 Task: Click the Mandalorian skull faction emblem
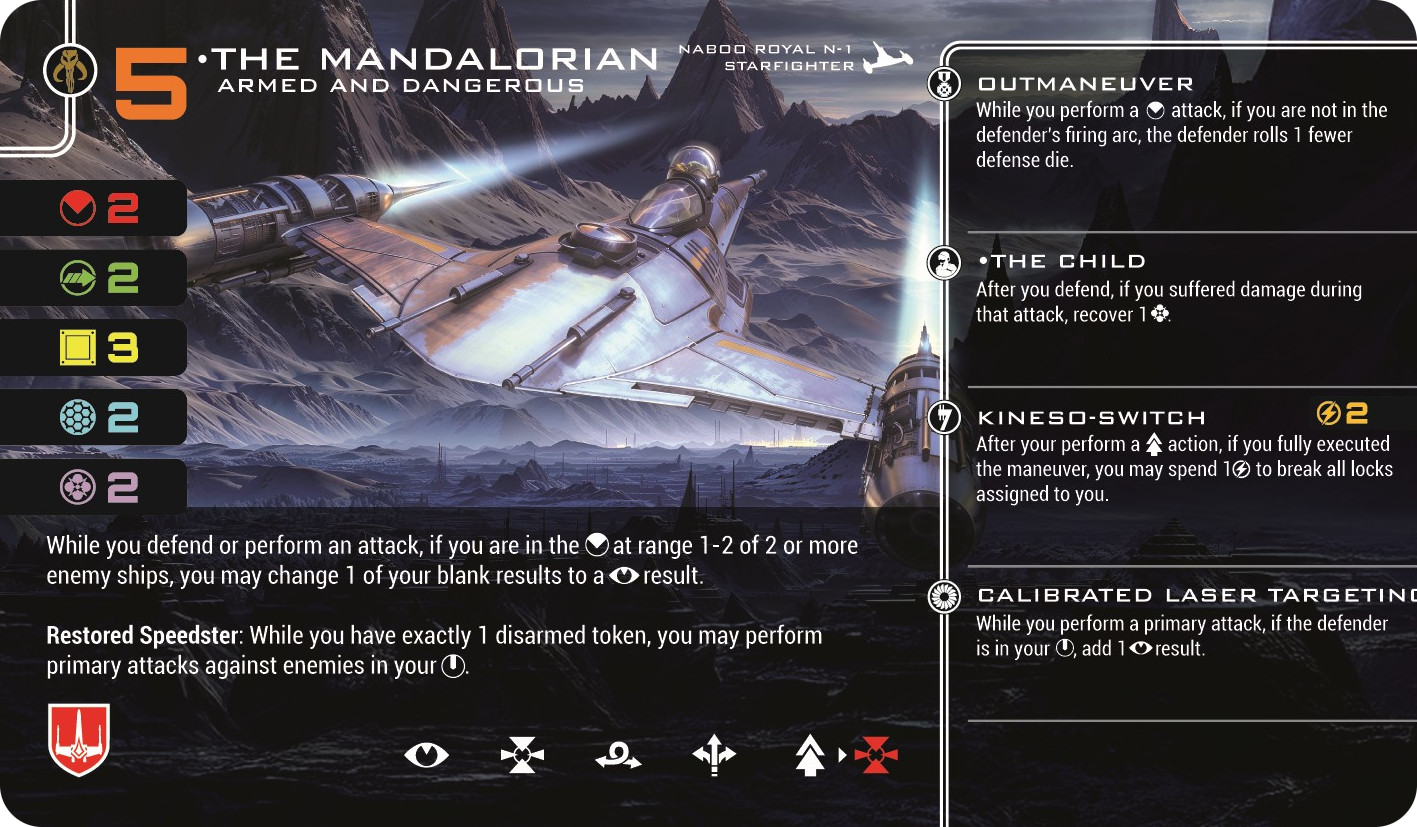pos(71,71)
